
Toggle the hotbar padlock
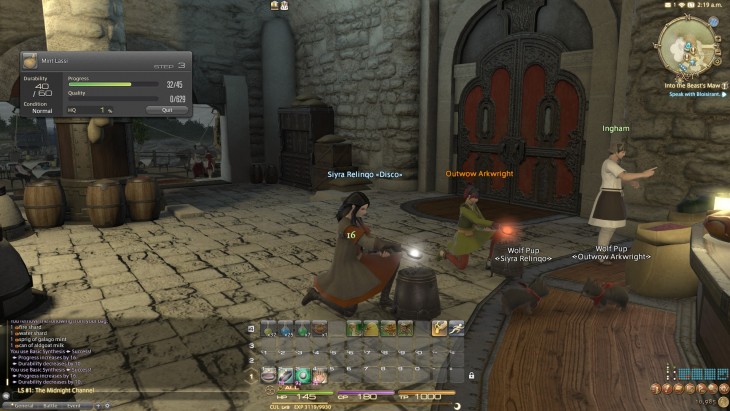470,376
